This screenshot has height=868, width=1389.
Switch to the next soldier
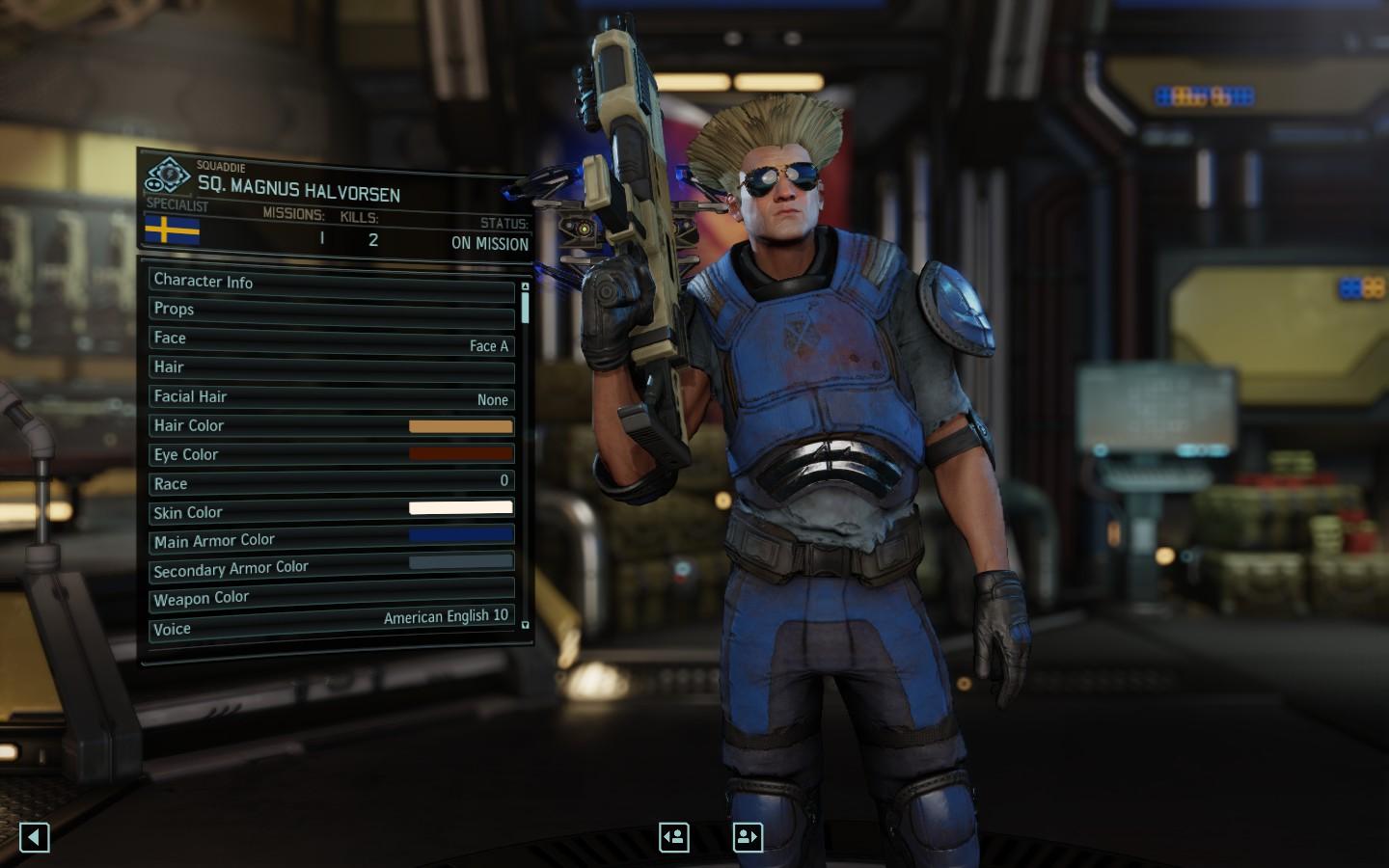pyautogui.click(x=748, y=837)
